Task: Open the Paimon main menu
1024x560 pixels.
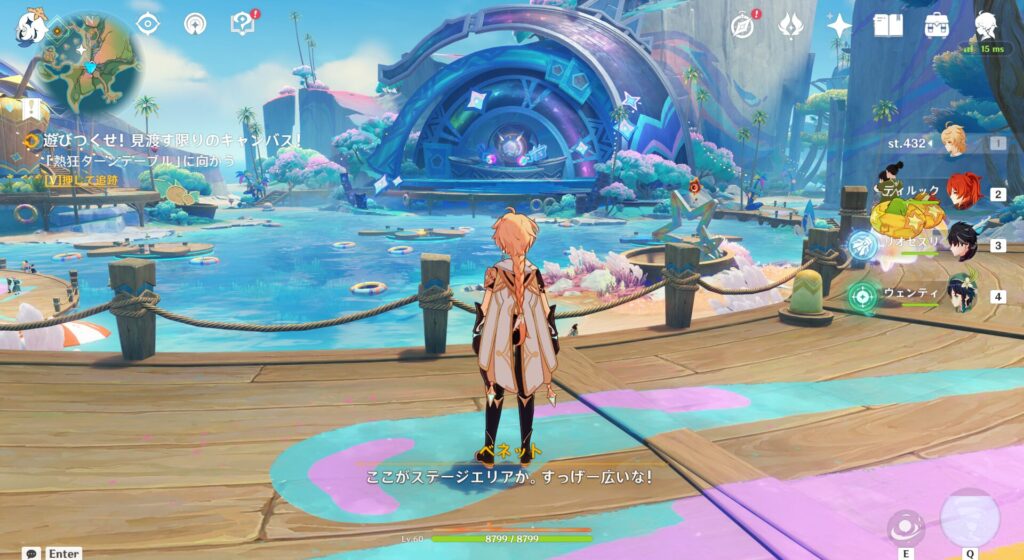Action: tap(27, 27)
